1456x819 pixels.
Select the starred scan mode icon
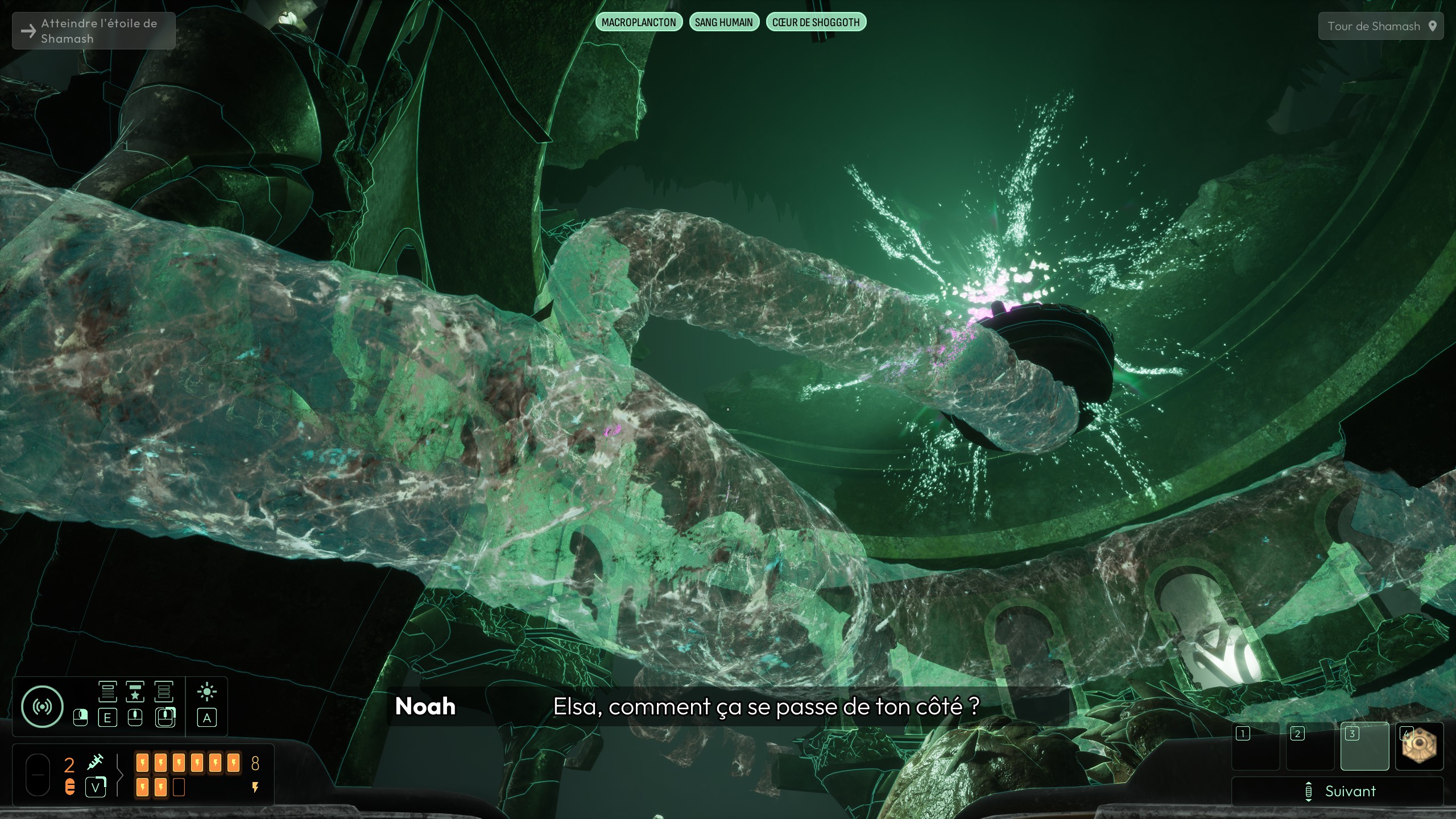(x=135, y=692)
